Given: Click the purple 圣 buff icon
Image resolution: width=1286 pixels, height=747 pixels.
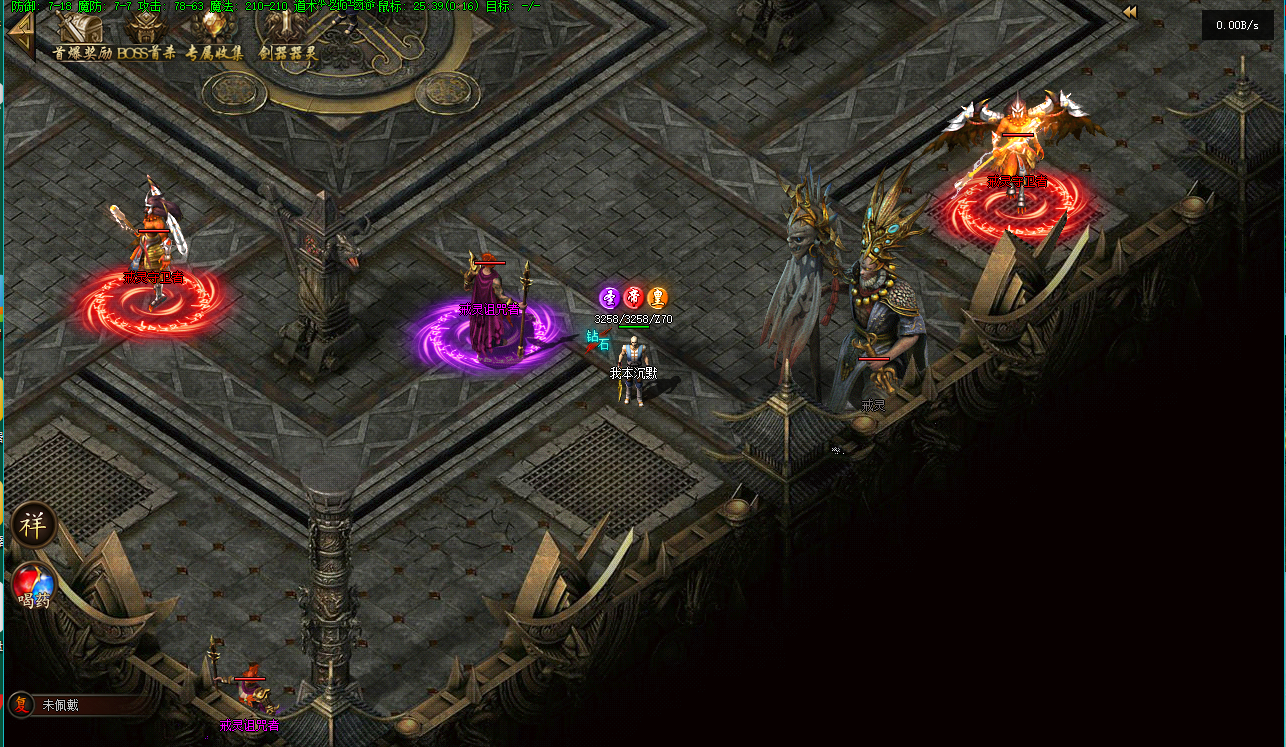Looking at the screenshot, I should click(x=609, y=297).
